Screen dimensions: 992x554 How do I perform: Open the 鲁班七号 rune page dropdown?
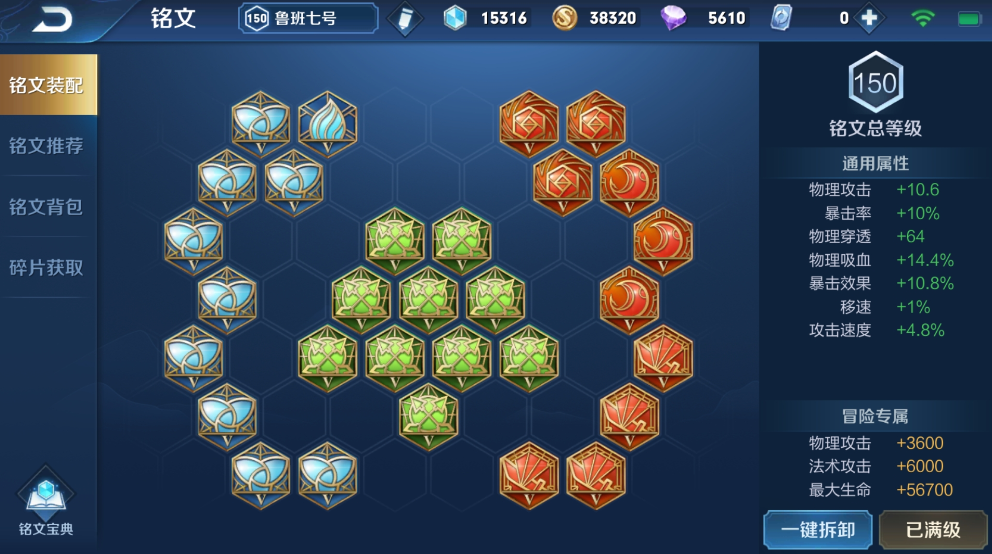click(x=308, y=18)
